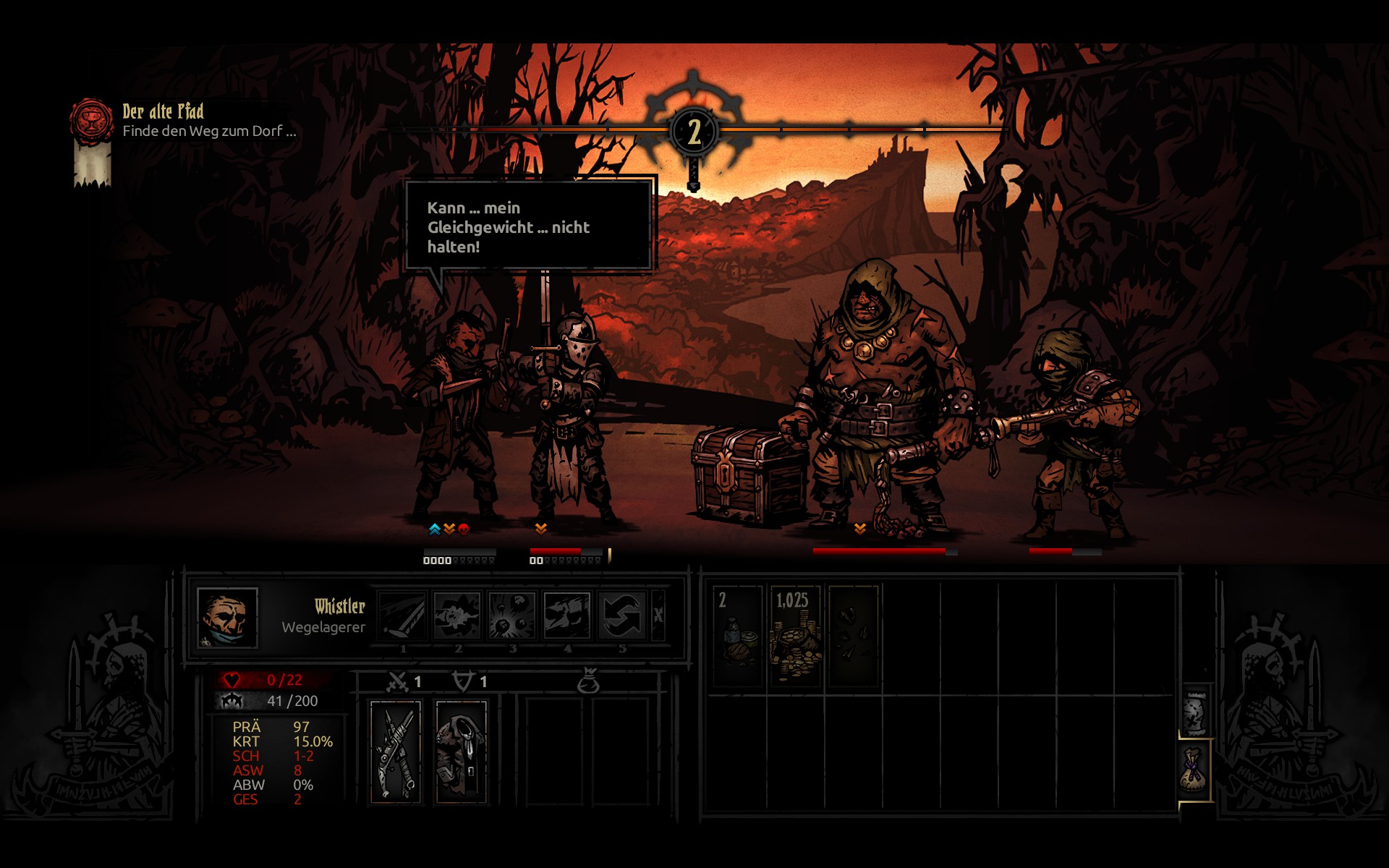Click the round 2 torch indicator
The image size is (1389, 868).
coord(694,132)
